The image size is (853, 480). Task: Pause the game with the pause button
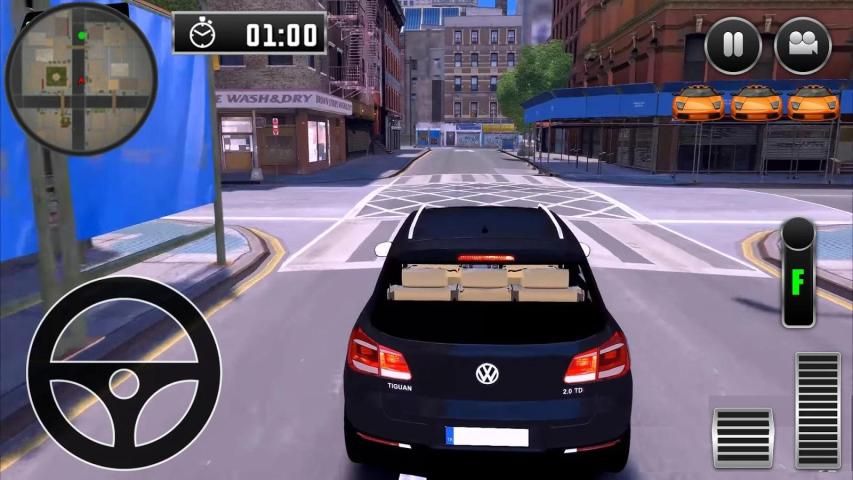[x=733, y=46]
